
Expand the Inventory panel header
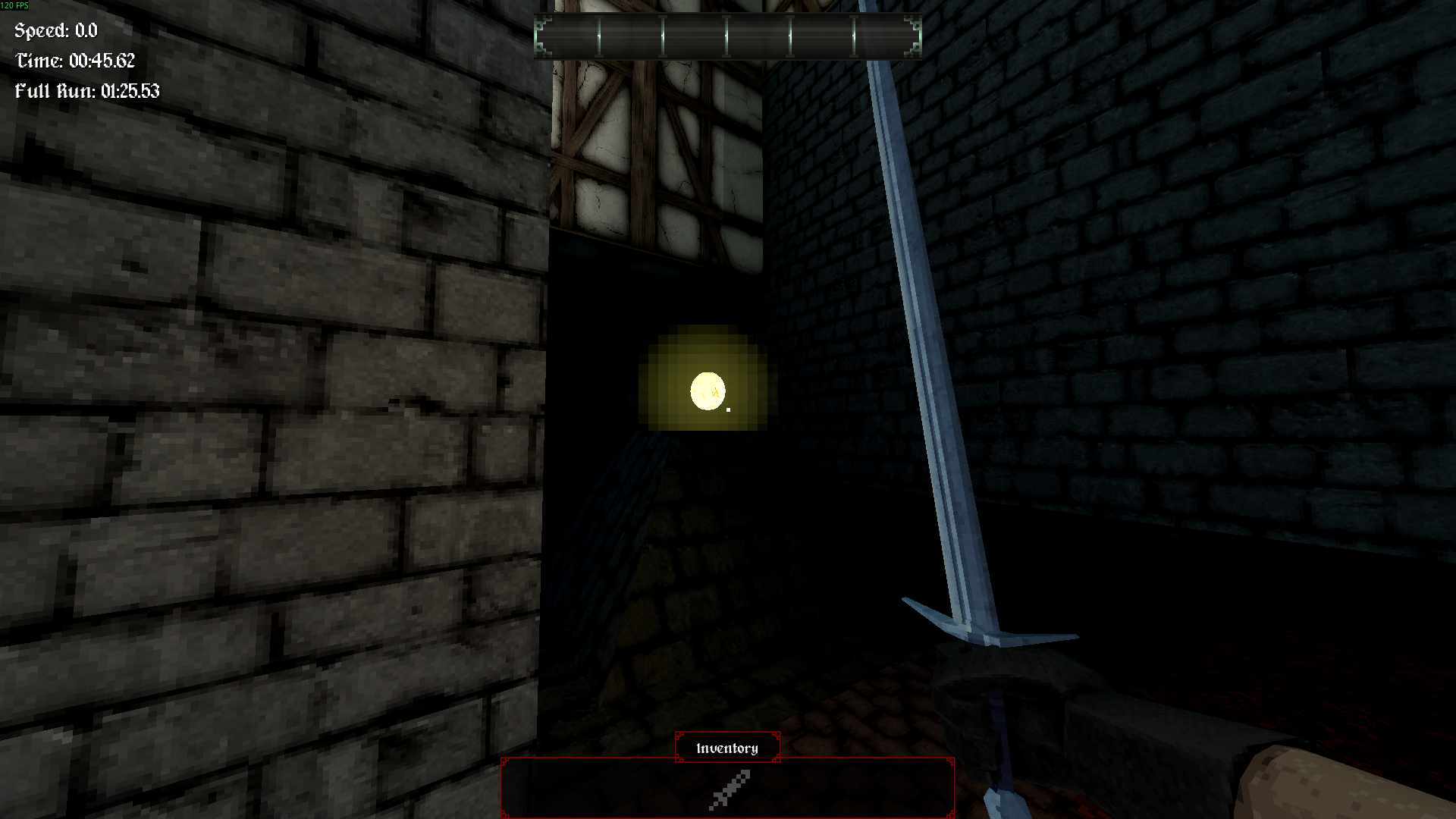[726, 748]
